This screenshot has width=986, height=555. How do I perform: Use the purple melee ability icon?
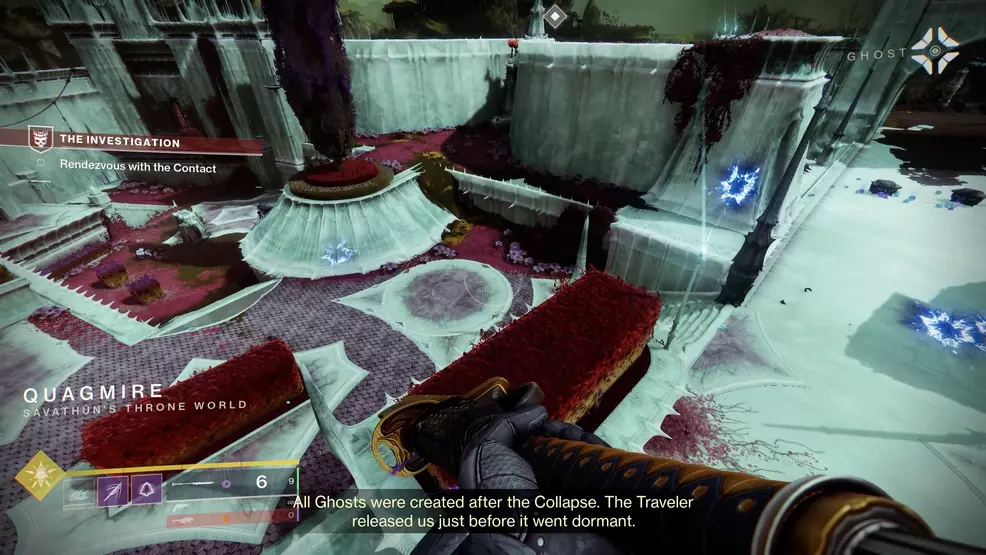(x=110, y=490)
